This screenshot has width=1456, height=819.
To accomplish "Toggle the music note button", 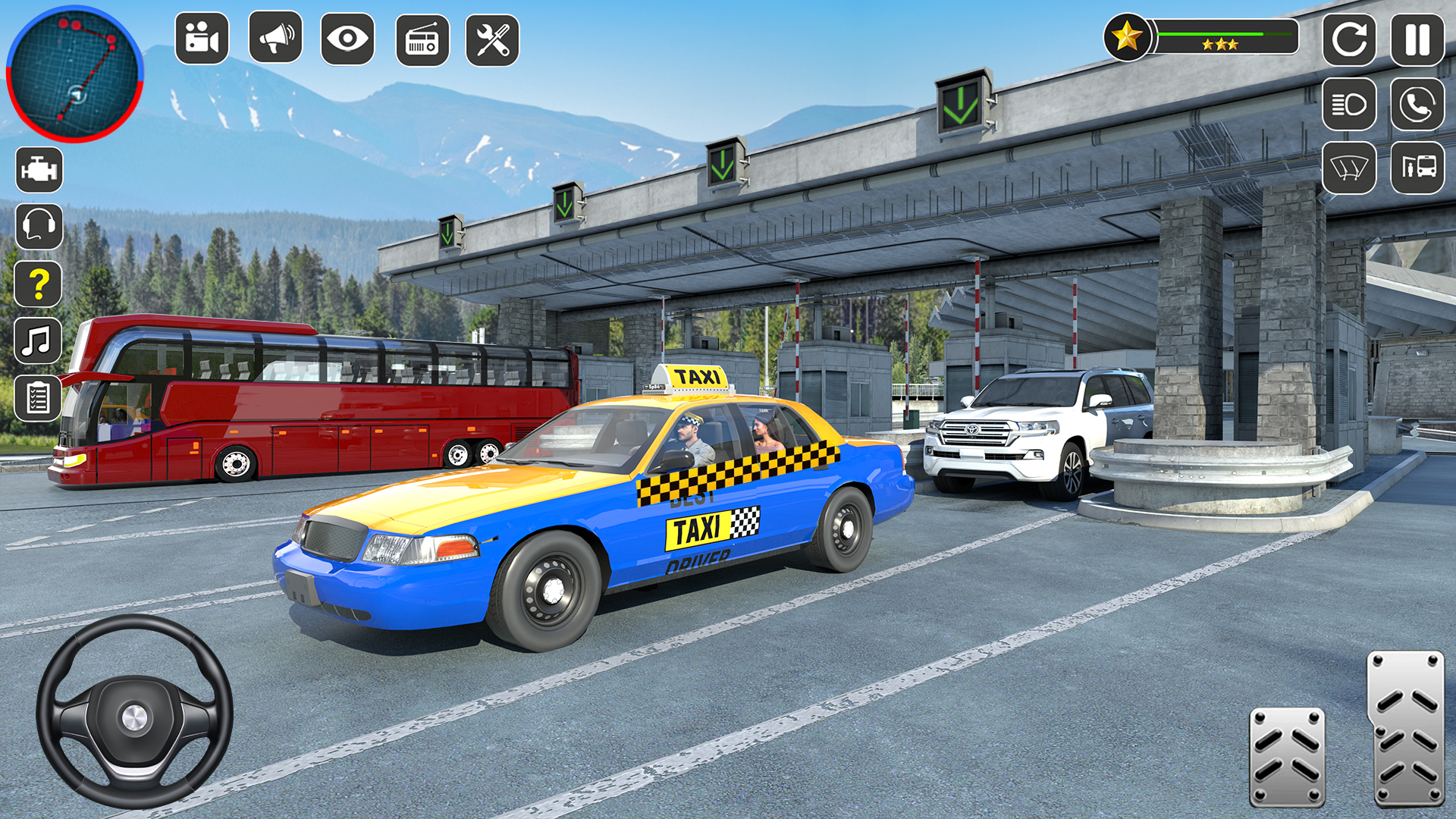I will coord(38,341).
